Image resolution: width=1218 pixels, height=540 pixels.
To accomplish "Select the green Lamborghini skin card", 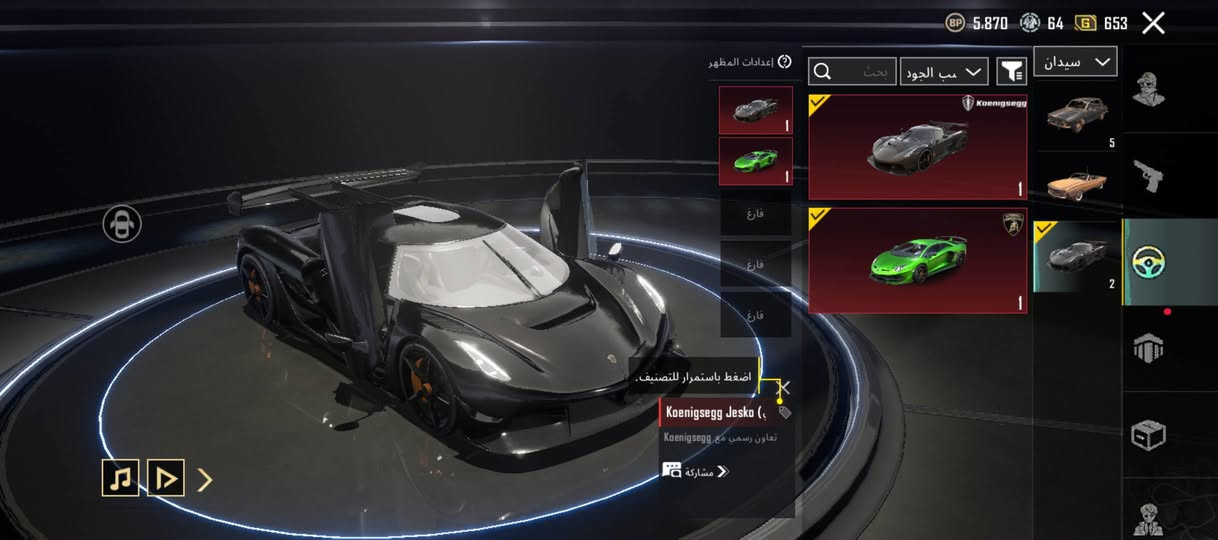I will point(917,260).
